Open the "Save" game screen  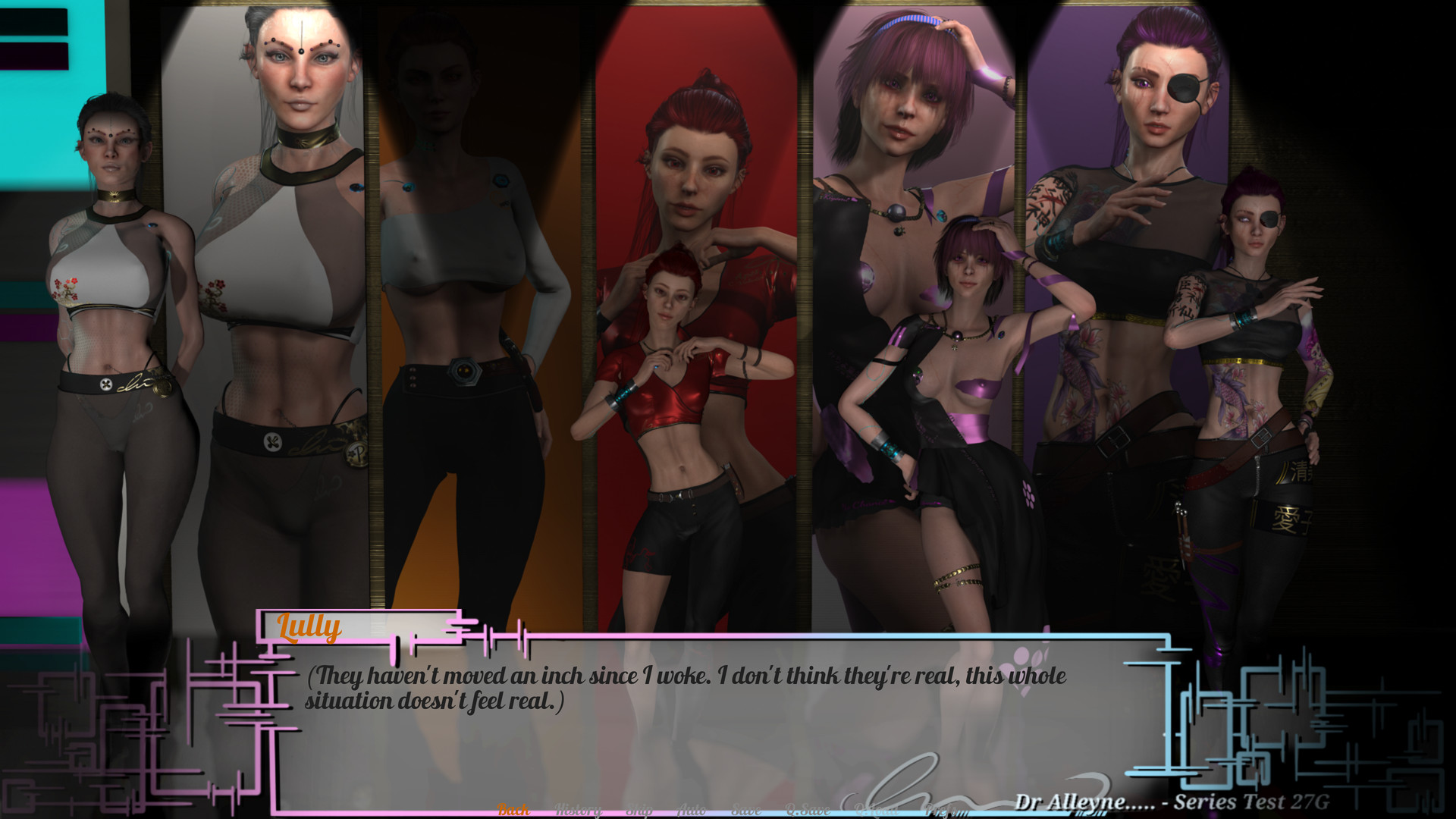click(x=746, y=809)
